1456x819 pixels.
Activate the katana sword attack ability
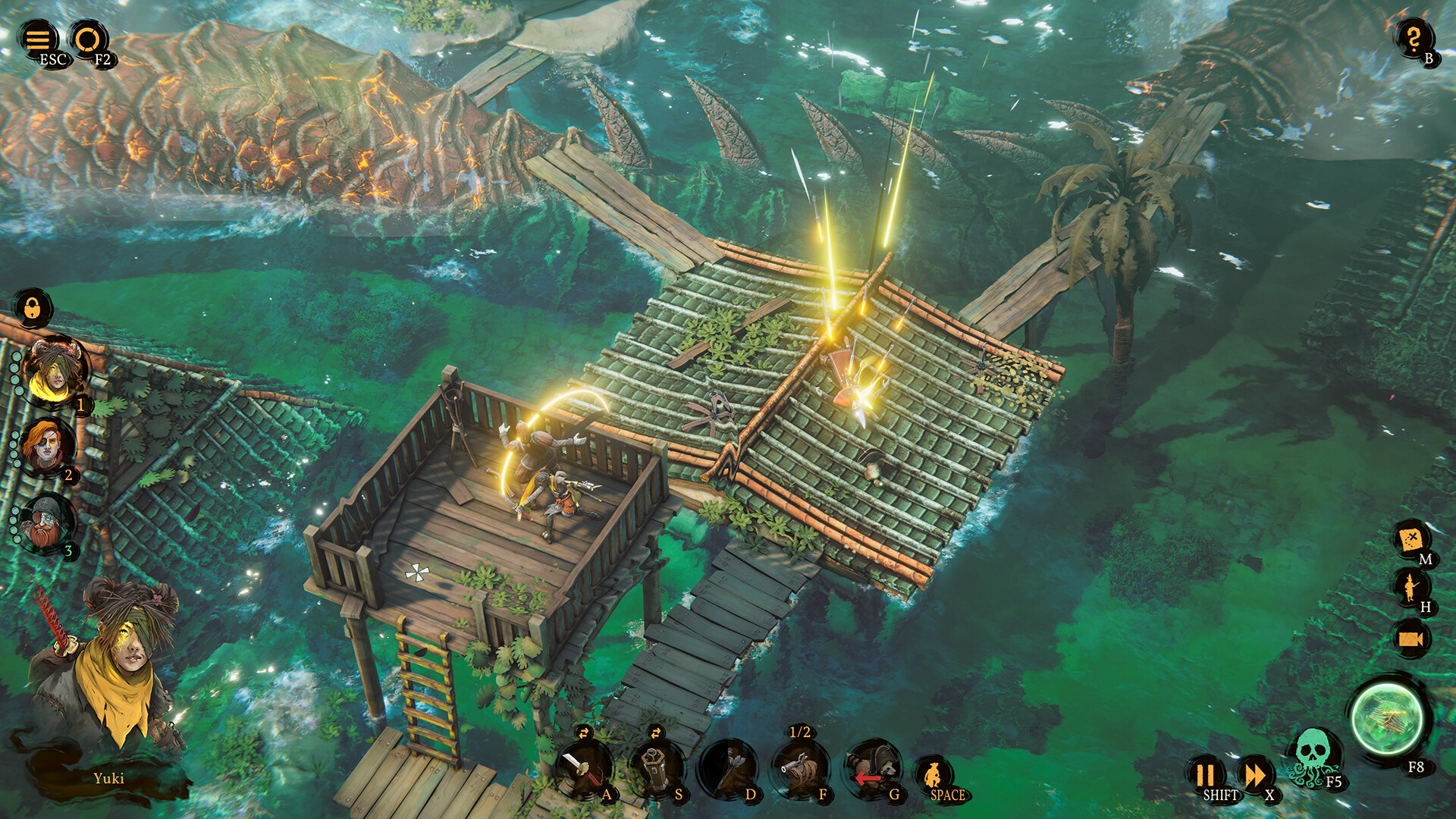(582, 767)
